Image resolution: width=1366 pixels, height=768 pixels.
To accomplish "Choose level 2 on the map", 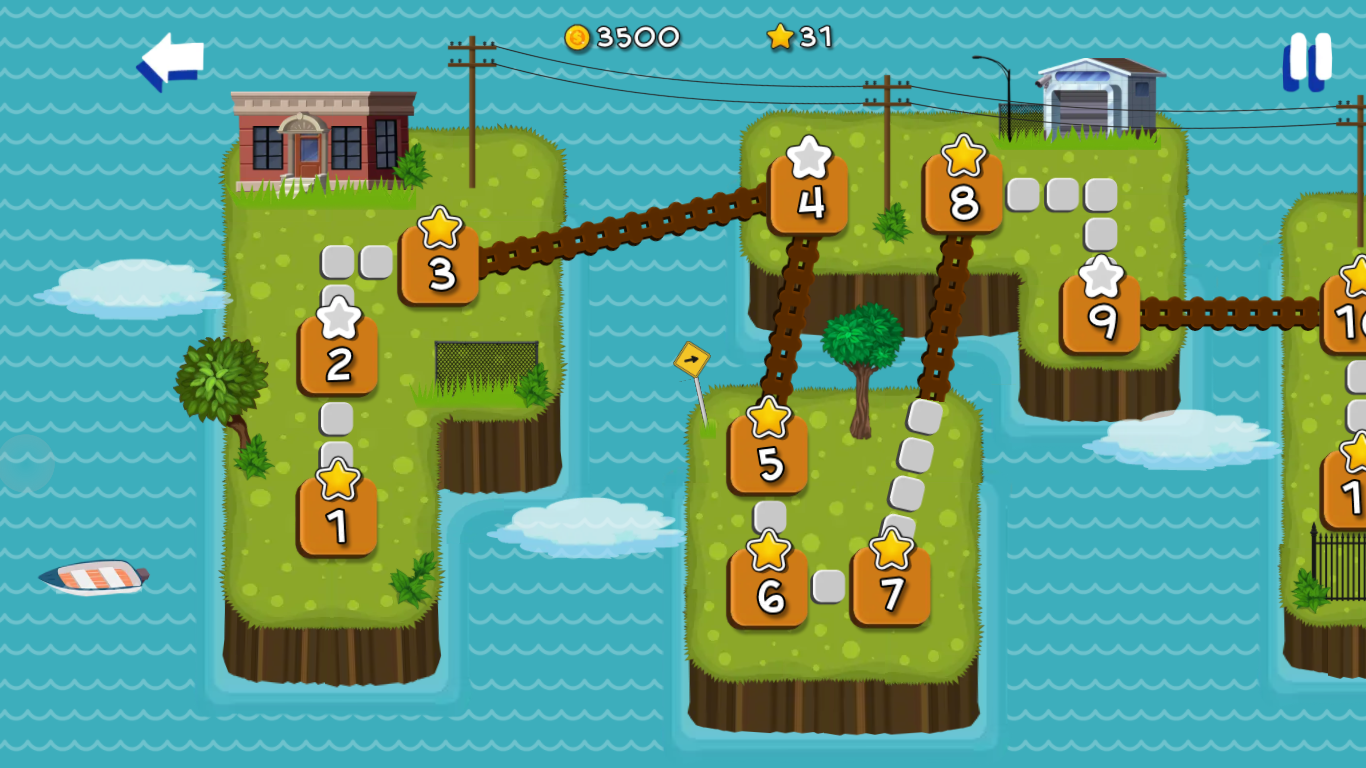I will tap(339, 357).
